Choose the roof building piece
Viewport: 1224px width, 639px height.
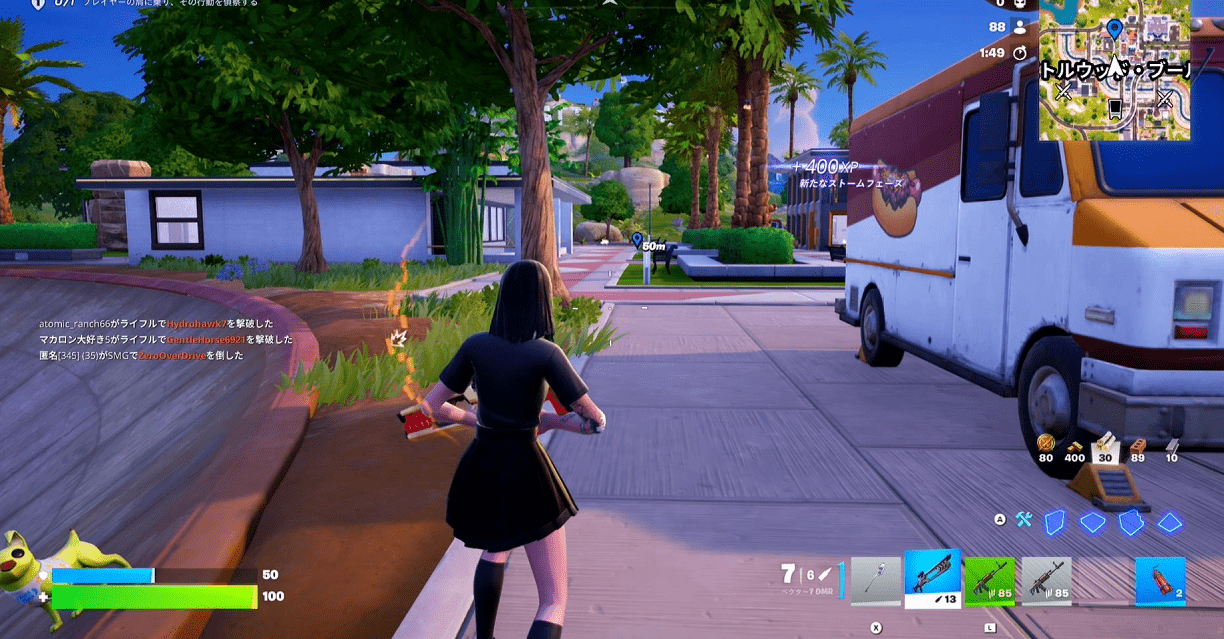[x=1168, y=522]
